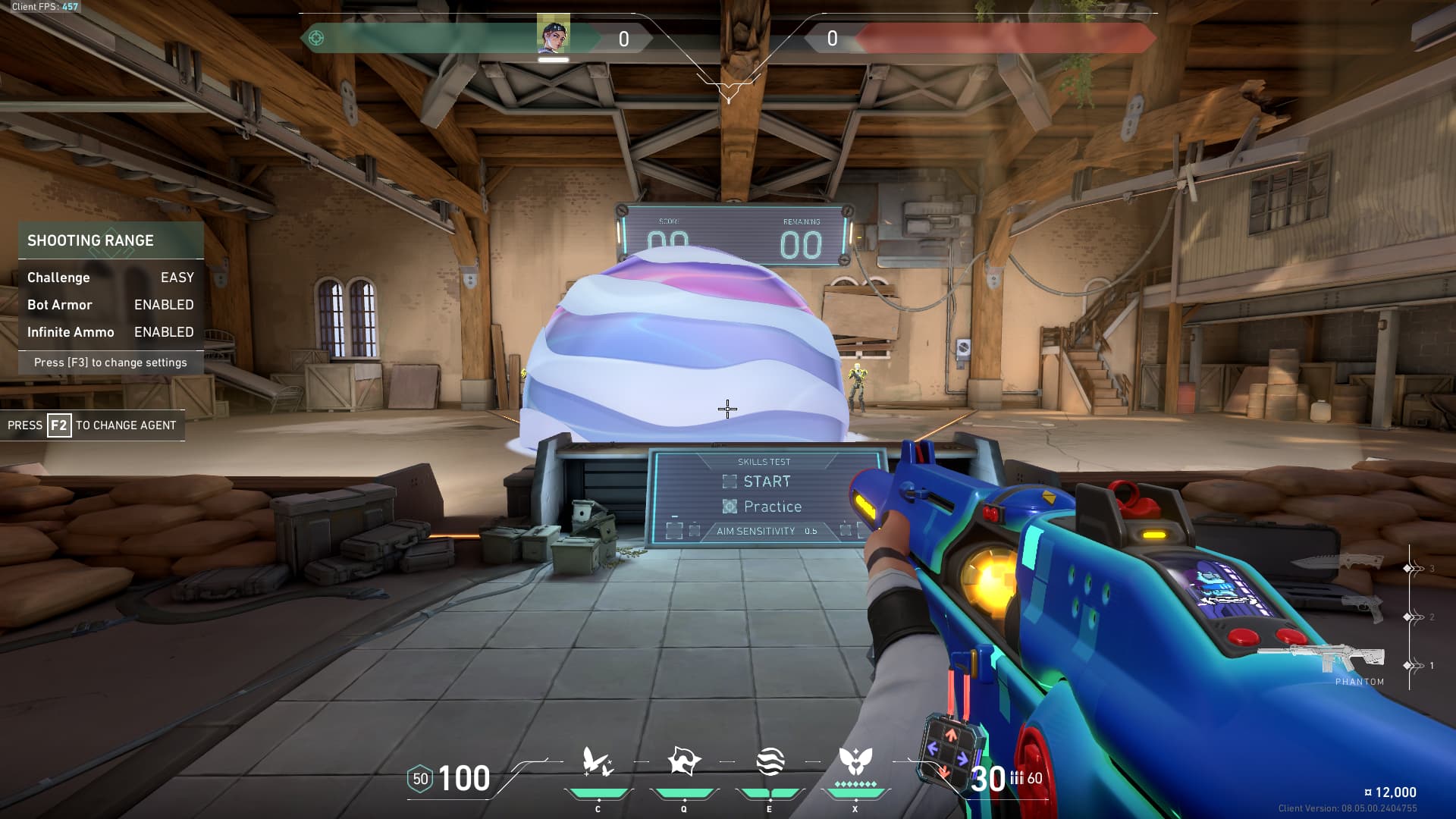Image resolution: width=1456 pixels, height=819 pixels.
Task: Use the Ruse smoke ability icon
Action: 770,762
